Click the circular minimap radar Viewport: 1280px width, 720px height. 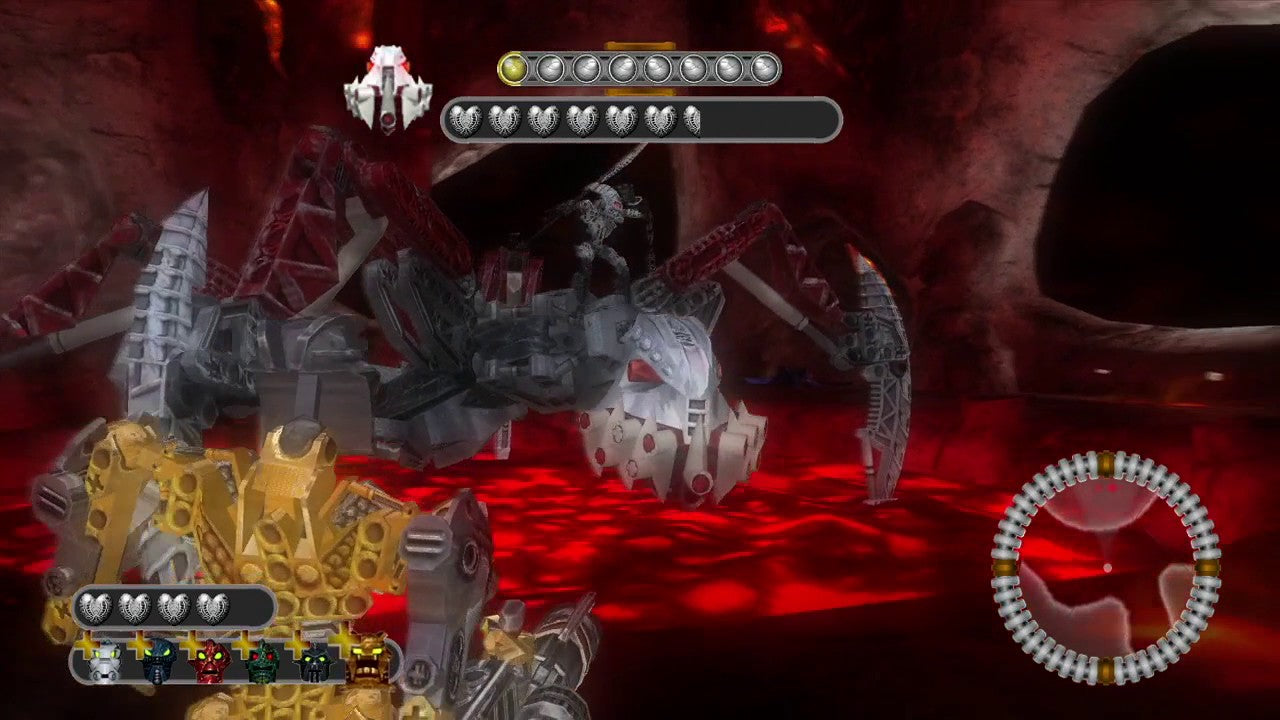tap(1106, 567)
